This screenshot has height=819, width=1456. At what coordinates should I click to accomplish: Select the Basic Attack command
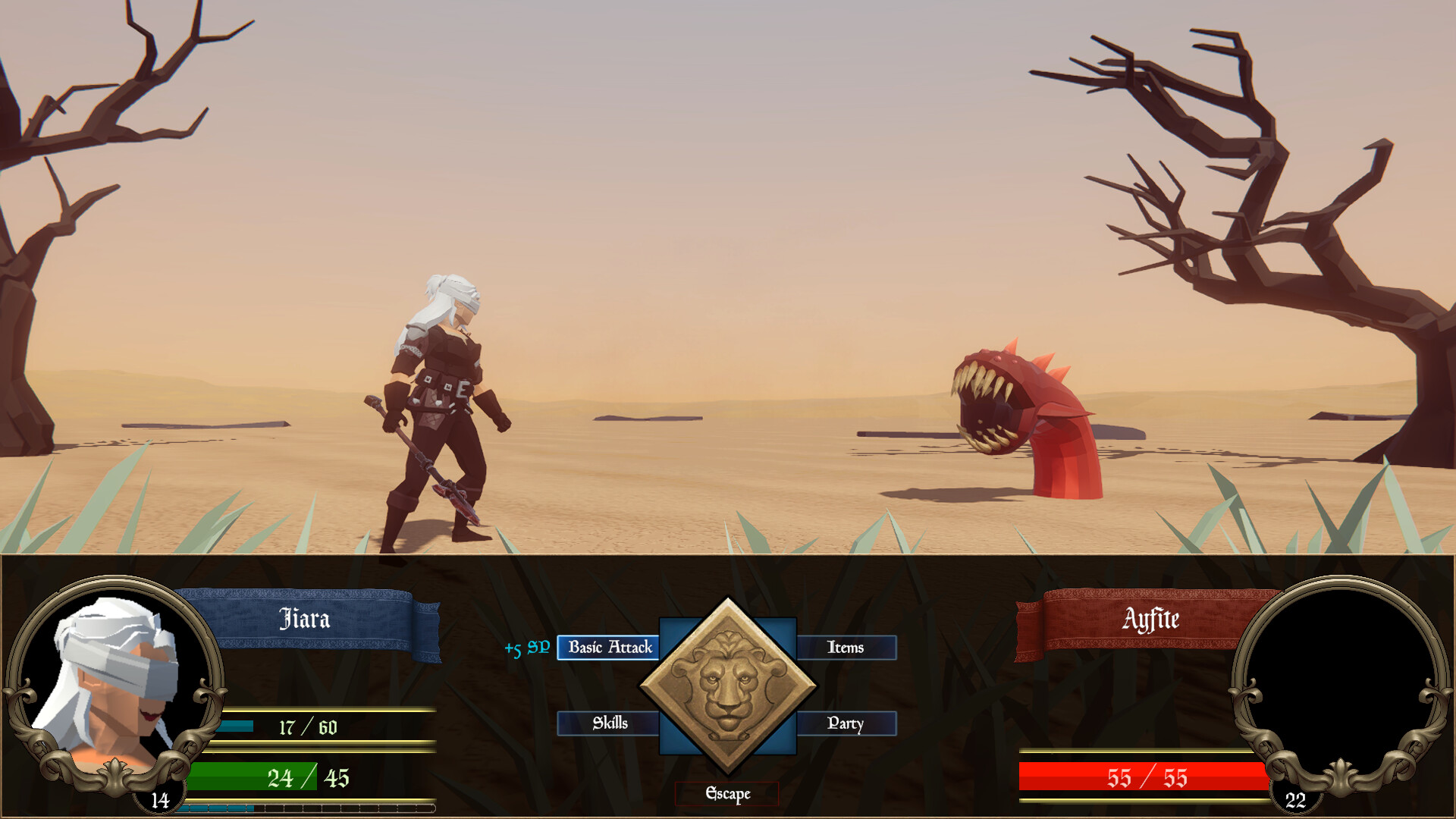coord(609,648)
